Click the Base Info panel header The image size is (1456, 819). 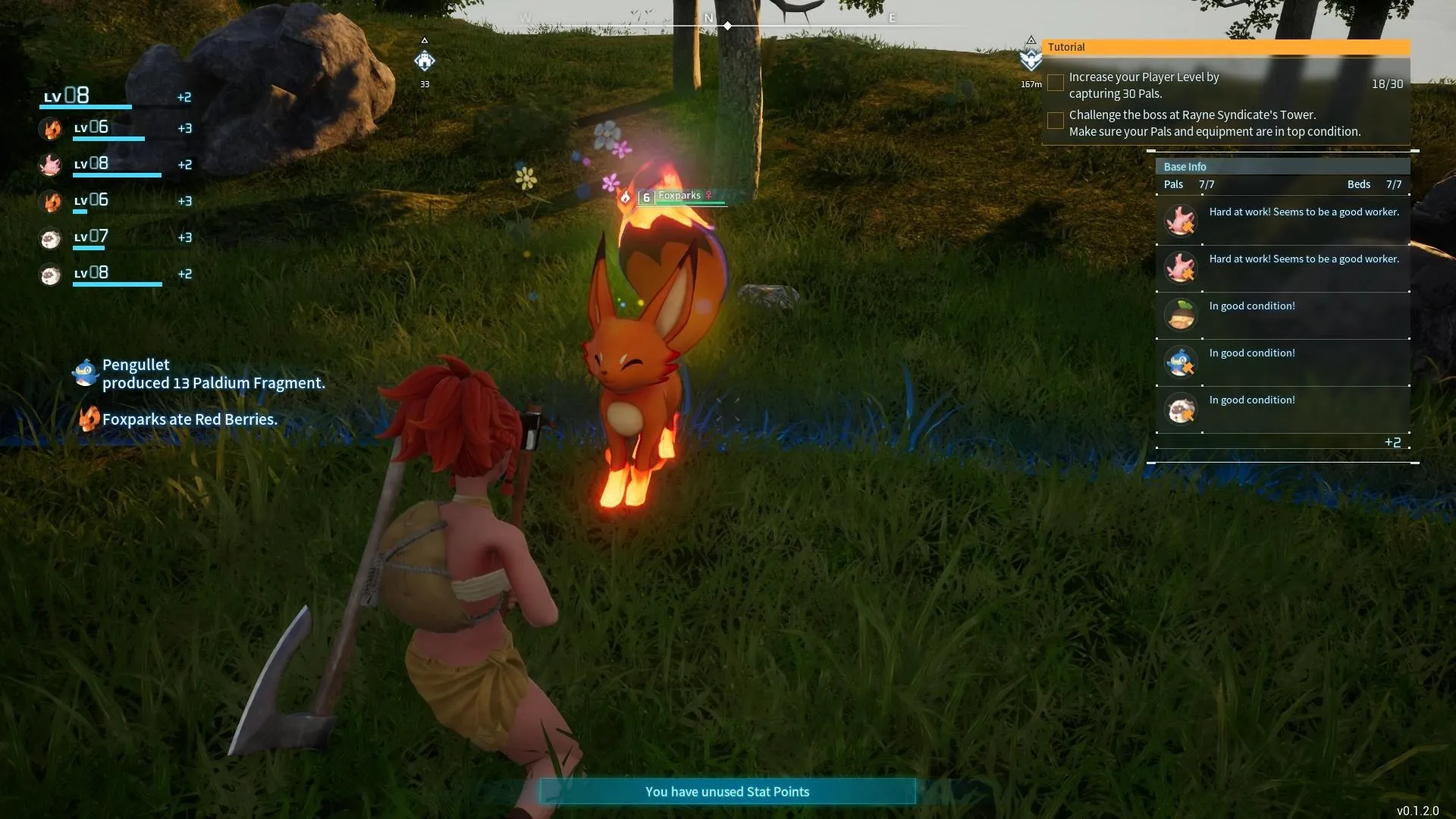point(1282,167)
